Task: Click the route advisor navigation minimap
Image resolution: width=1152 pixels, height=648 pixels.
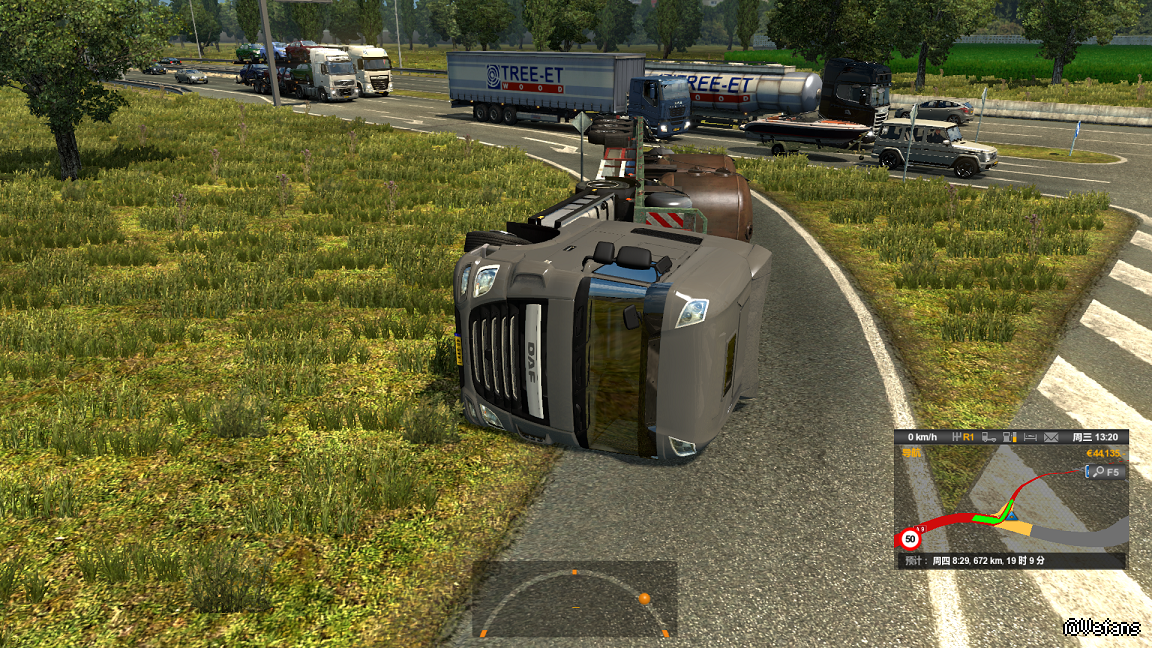Action: (x=1011, y=505)
